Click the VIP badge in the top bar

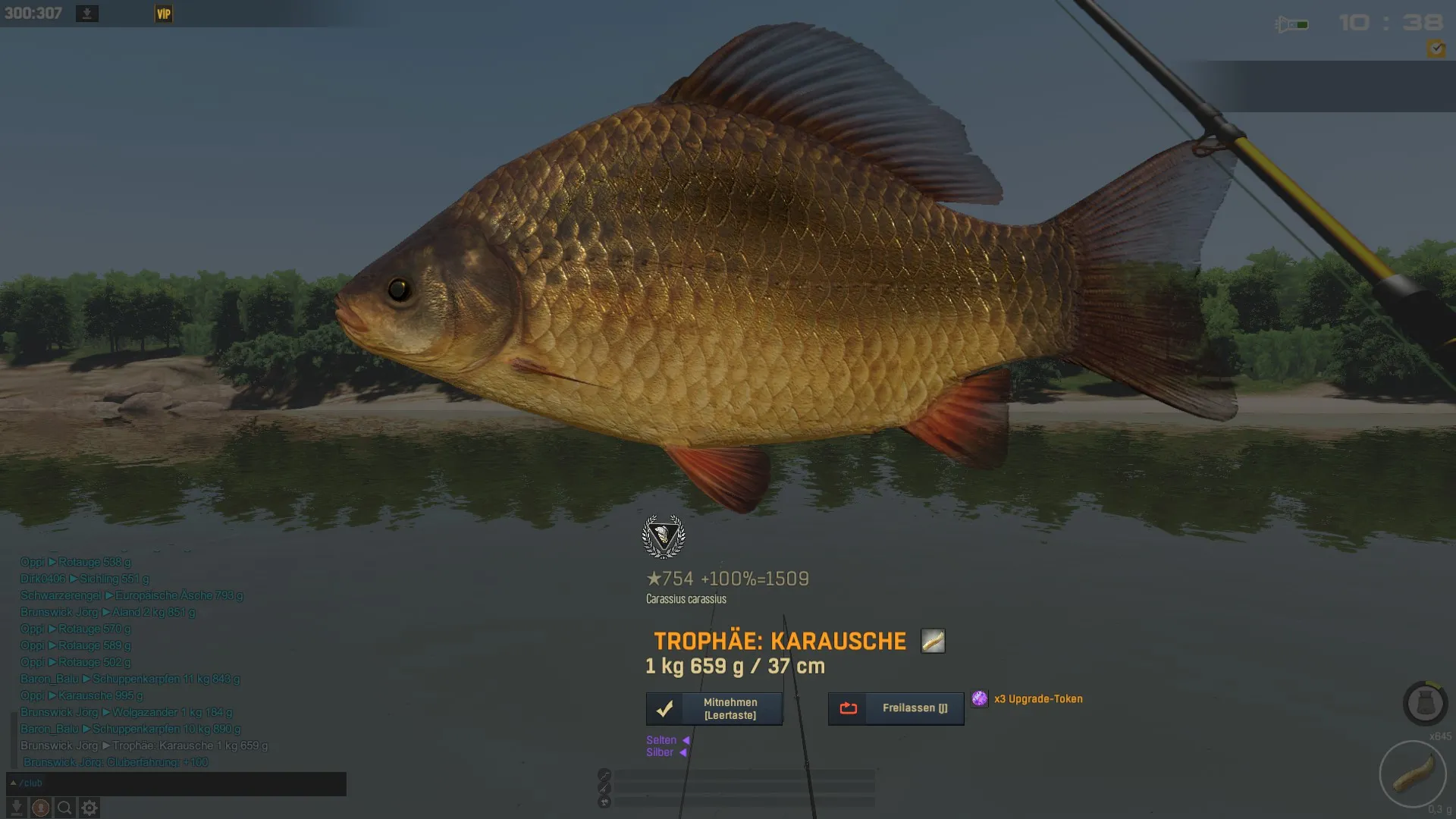coord(164,14)
